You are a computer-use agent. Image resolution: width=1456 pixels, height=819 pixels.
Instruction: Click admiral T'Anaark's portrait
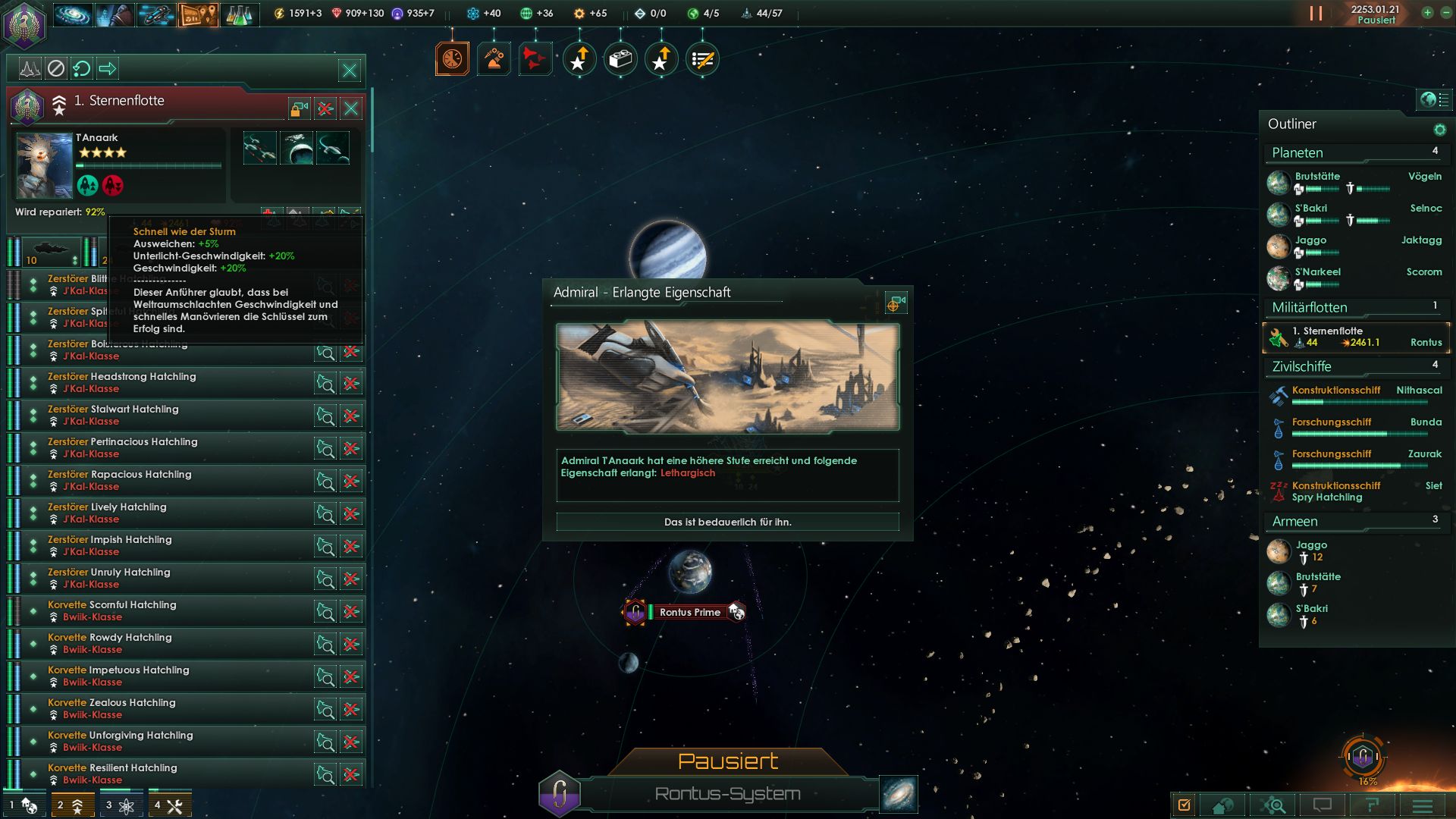[44, 165]
